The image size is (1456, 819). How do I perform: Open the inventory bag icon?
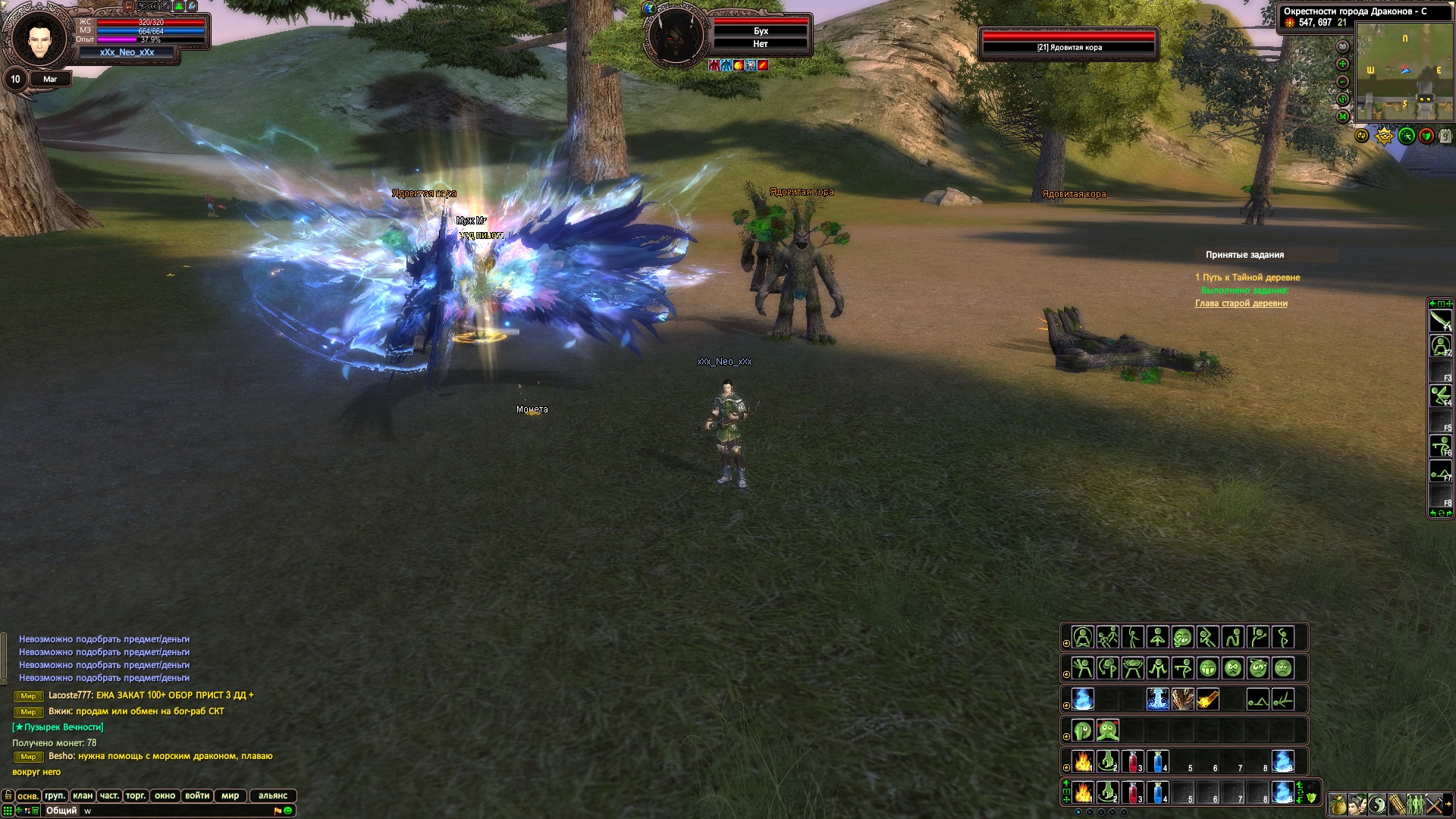point(1337,804)
